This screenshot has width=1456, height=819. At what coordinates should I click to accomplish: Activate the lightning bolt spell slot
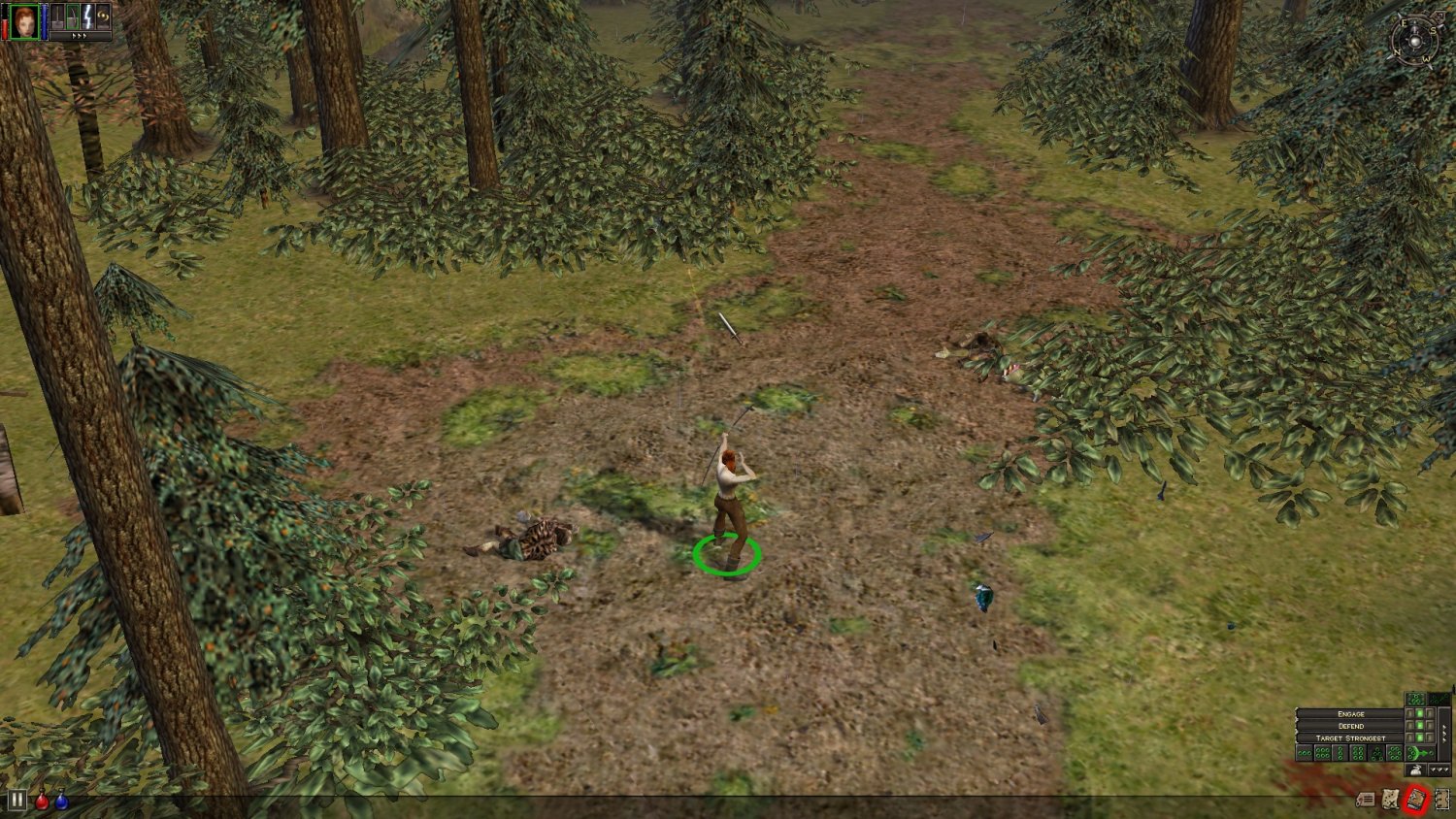pos(87,18)
